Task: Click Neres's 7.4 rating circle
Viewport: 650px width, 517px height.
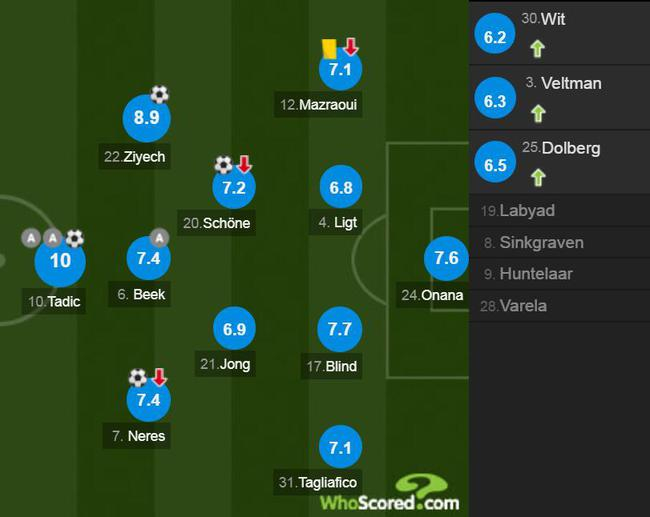Action: 145,400
